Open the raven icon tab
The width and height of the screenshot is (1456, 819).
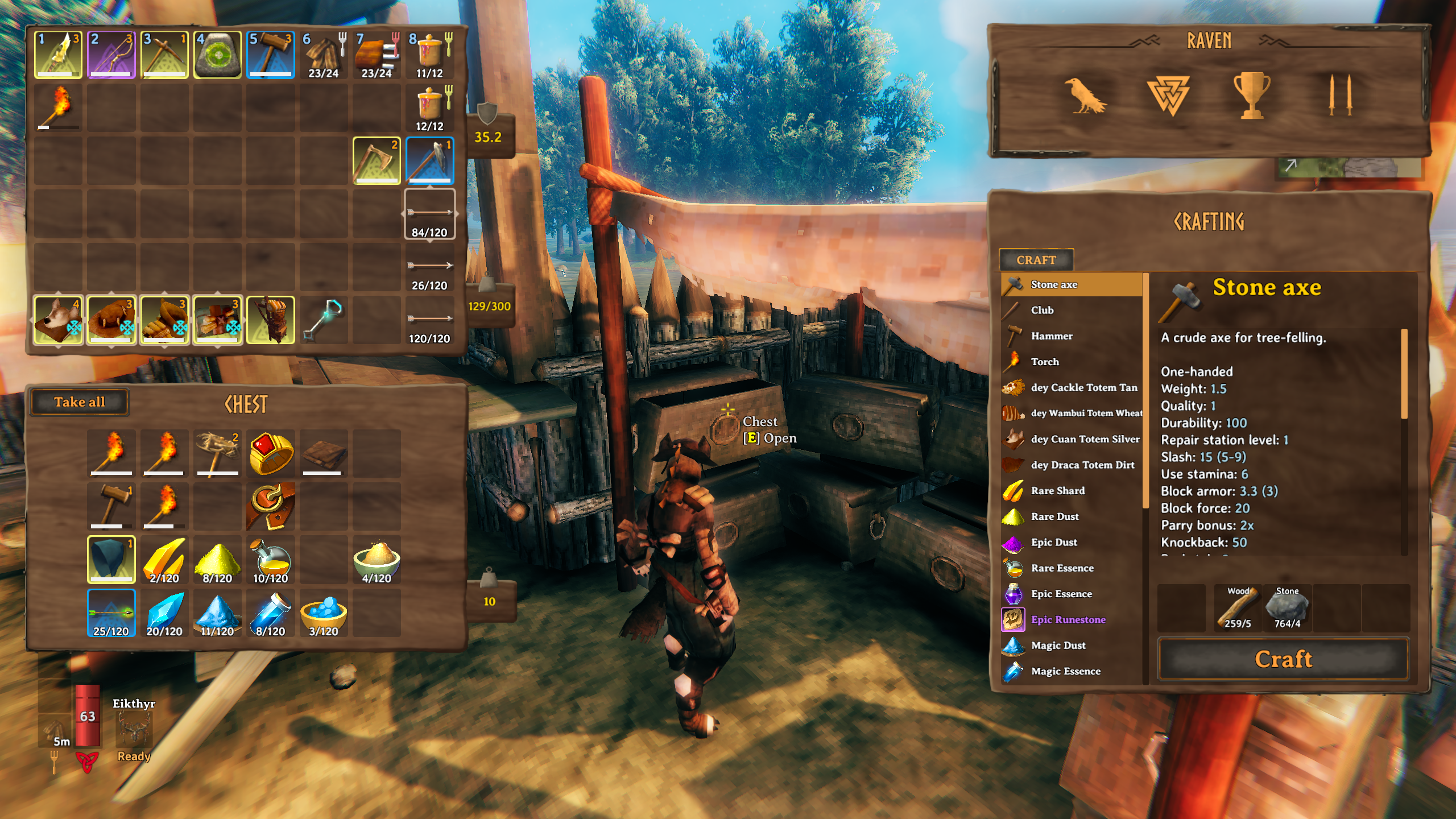pyautogui.click(x=1084, y=96)
